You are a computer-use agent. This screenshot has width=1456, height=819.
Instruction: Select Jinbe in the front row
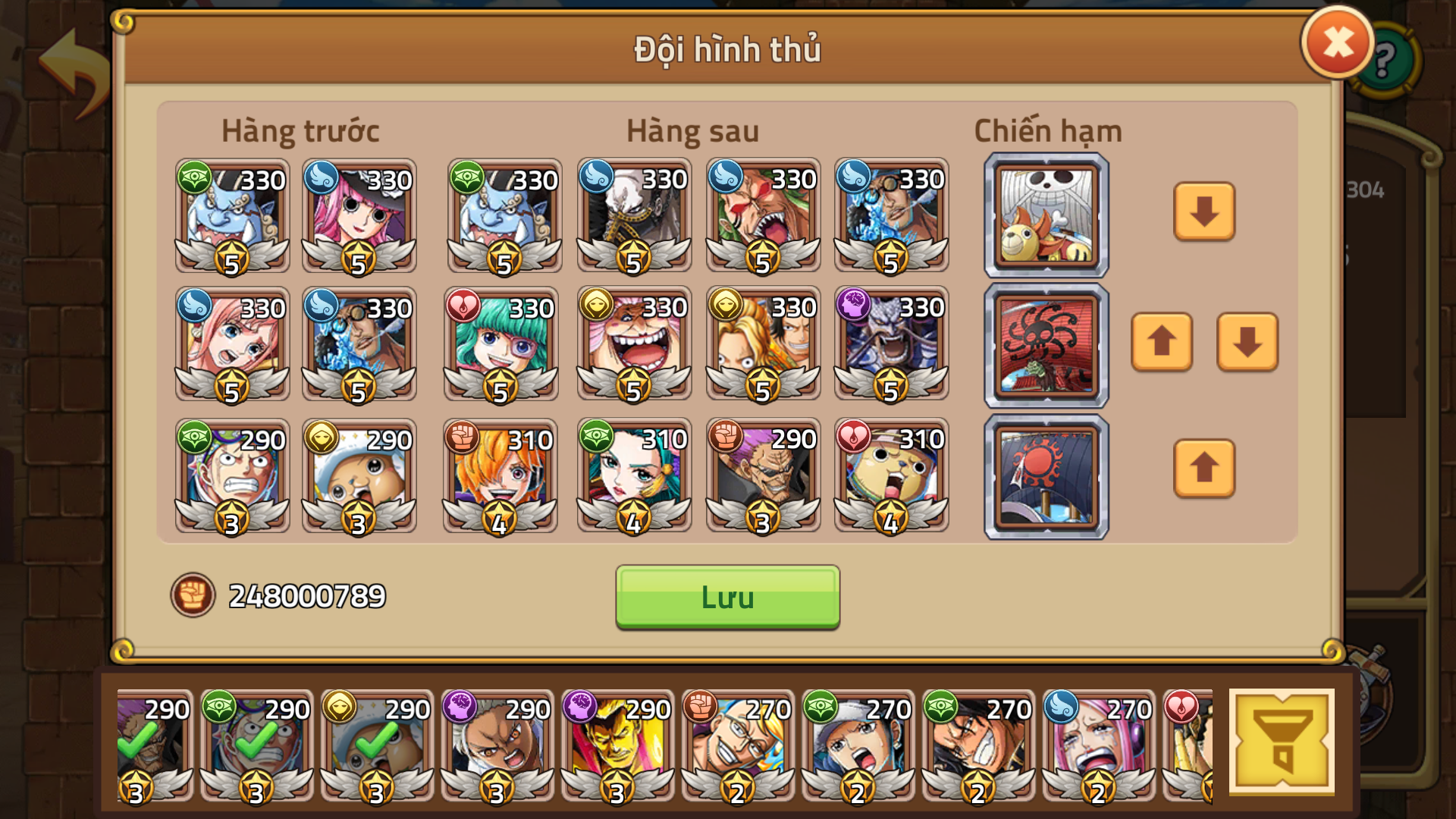pos(231,216)
